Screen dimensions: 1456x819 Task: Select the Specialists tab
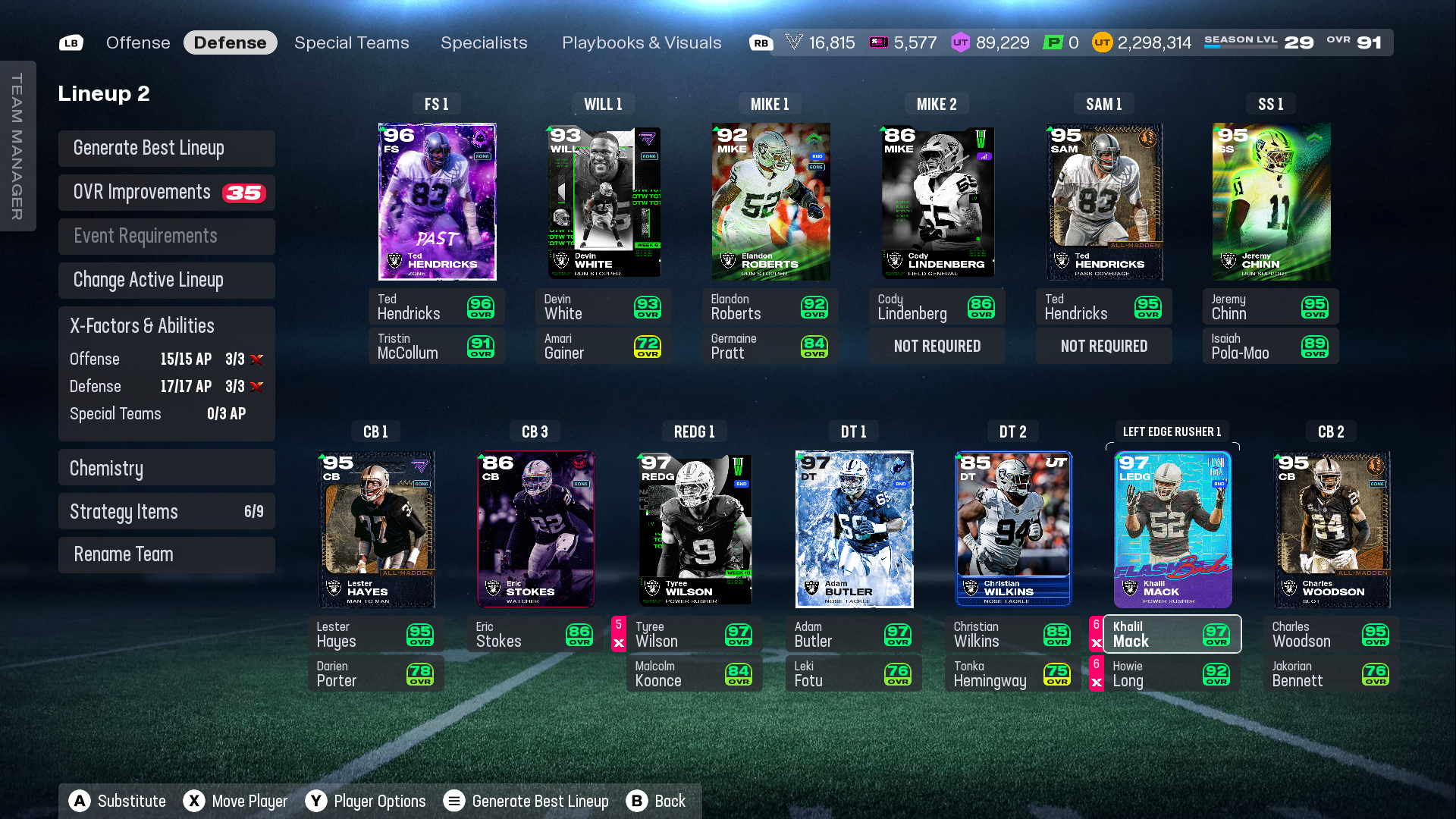[484, 42]
